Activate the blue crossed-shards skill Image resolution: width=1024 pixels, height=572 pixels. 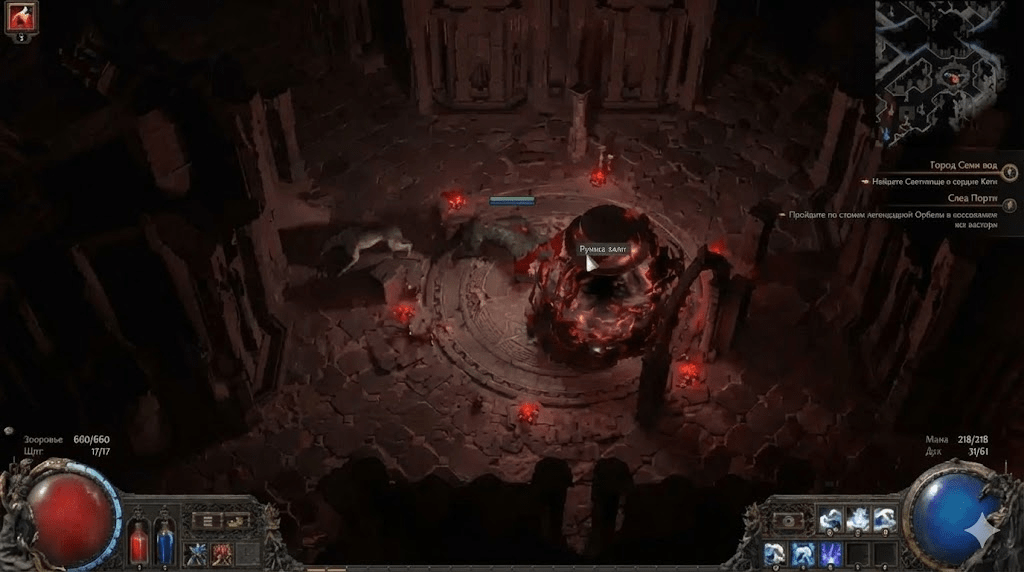[196, 553]
